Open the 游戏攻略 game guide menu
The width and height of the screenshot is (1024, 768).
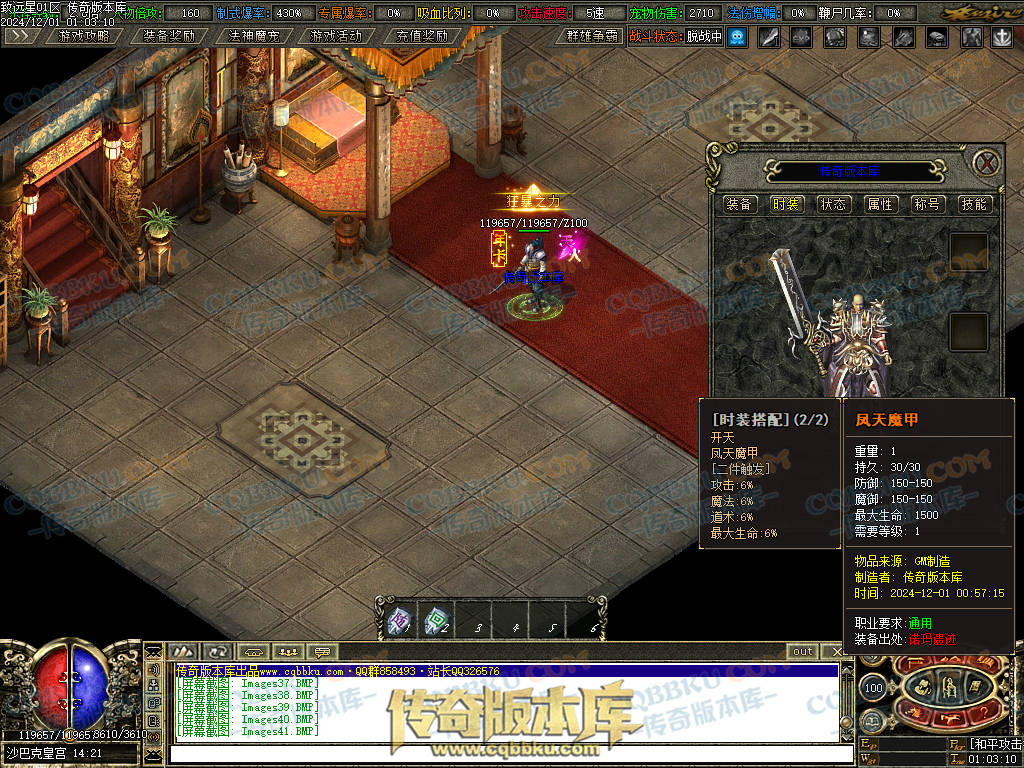tap(84, 36)
